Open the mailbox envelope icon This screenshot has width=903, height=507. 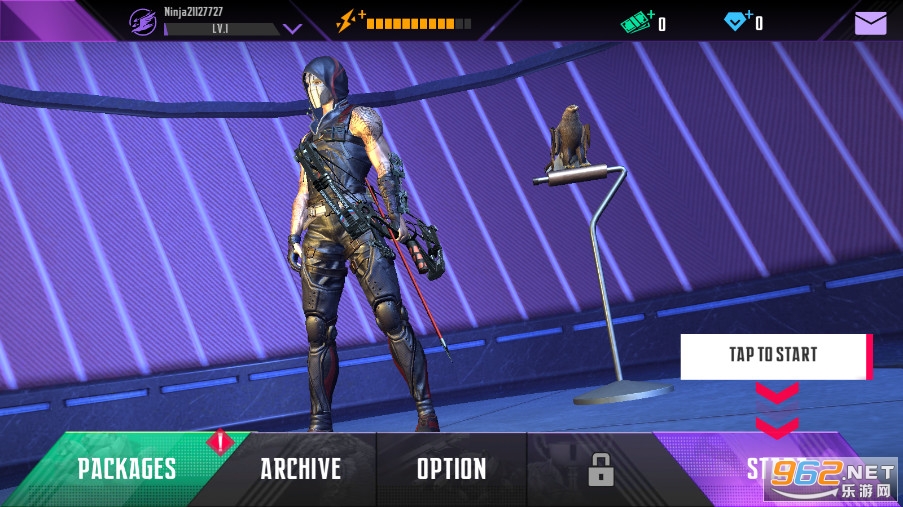pos(870,22)
